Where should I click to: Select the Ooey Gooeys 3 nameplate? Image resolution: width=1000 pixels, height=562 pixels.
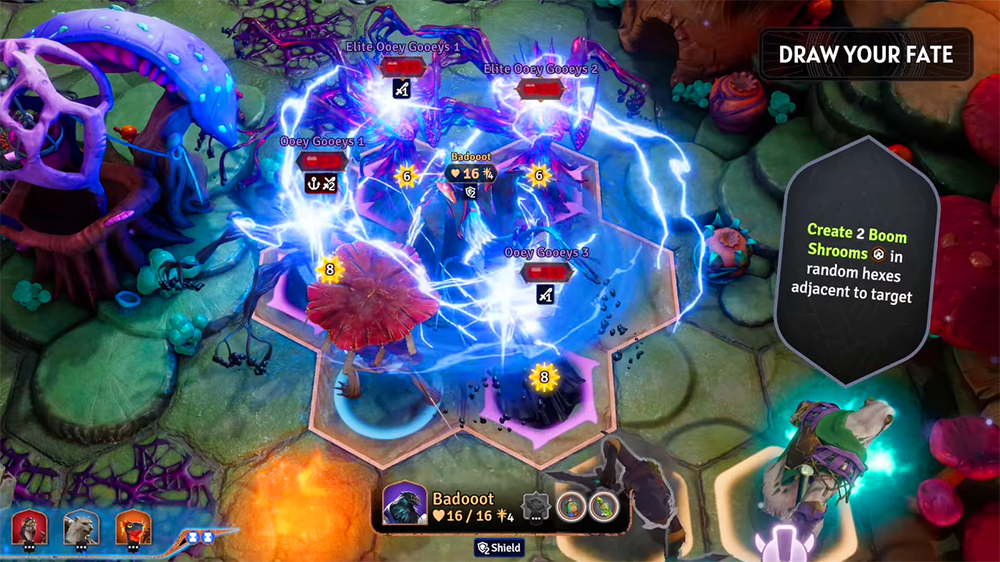coord(543,253)
